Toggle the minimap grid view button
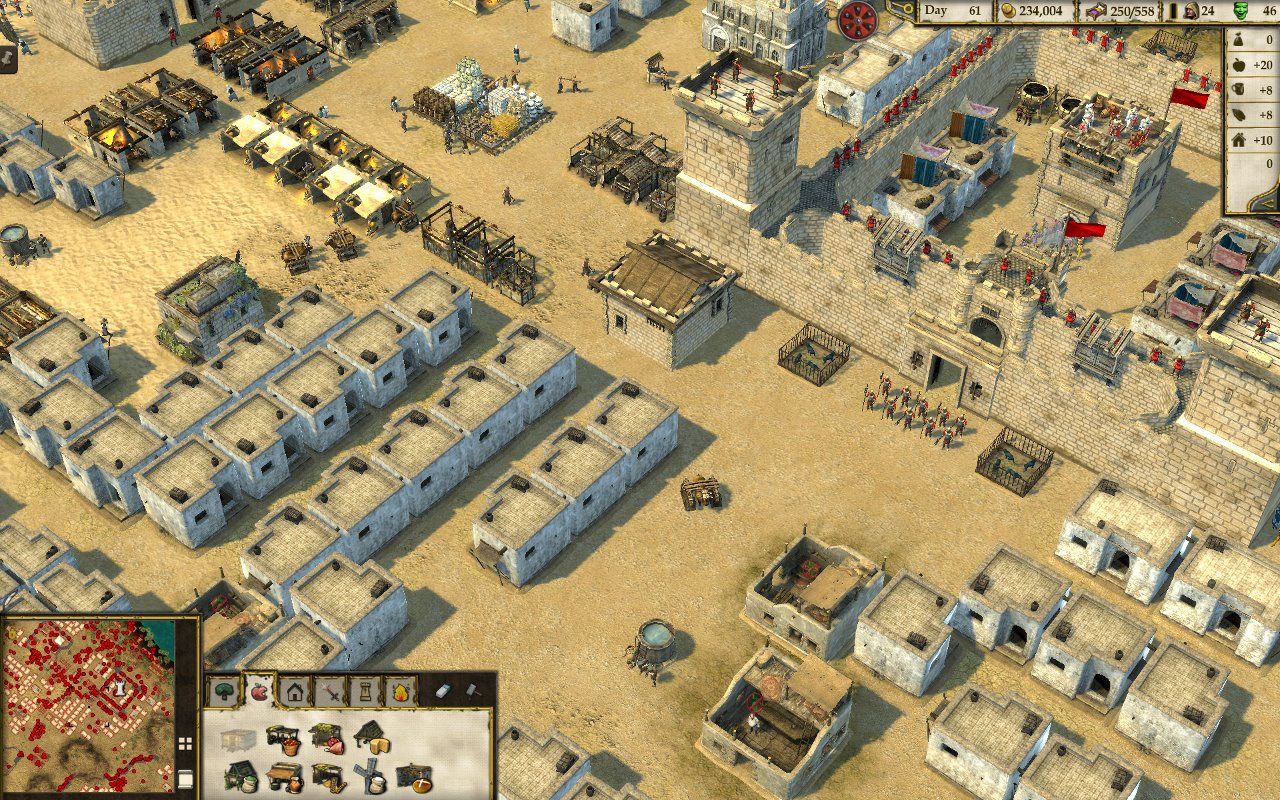 coord(185,743)
